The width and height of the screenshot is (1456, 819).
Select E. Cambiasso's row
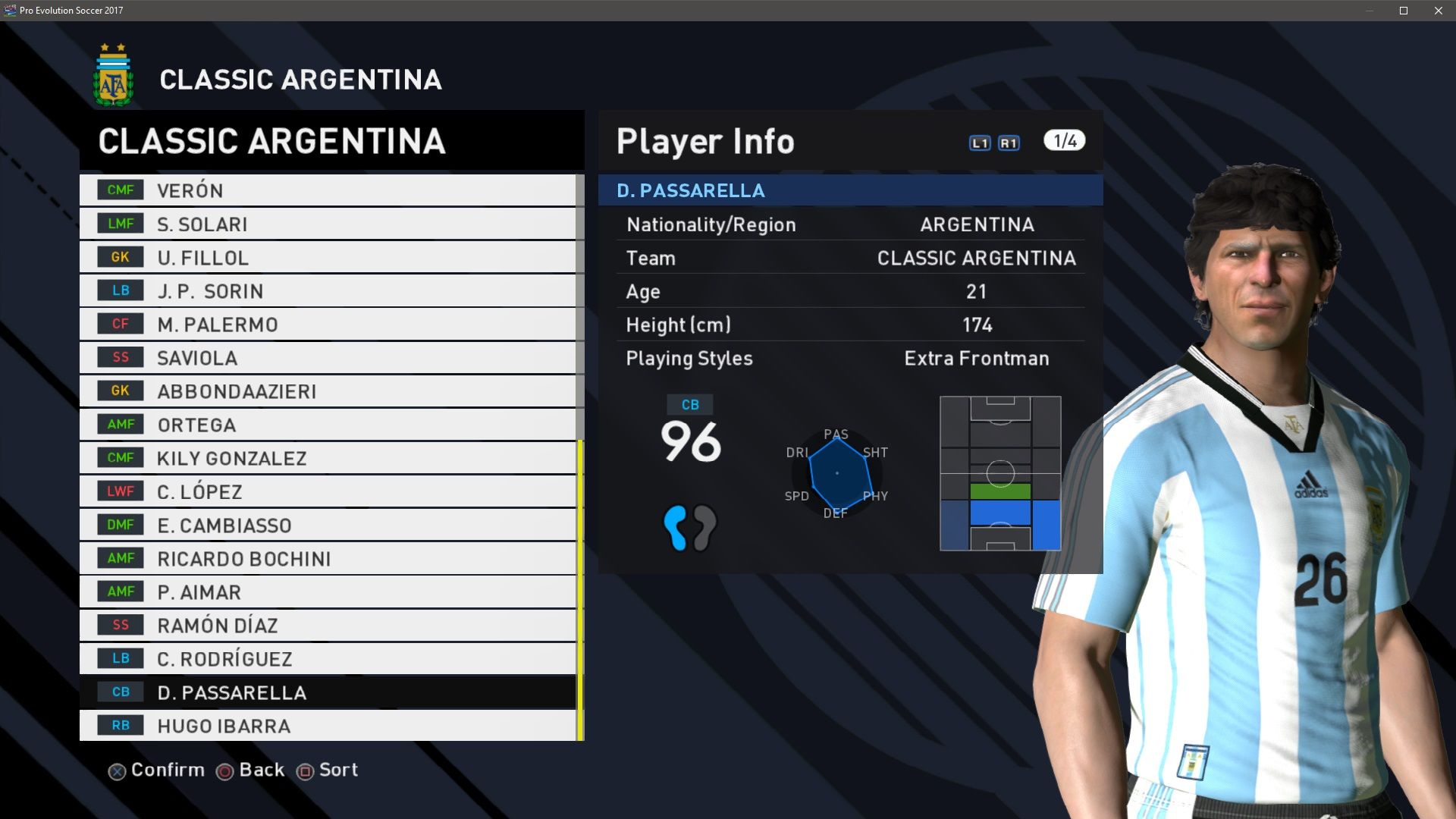328,525
